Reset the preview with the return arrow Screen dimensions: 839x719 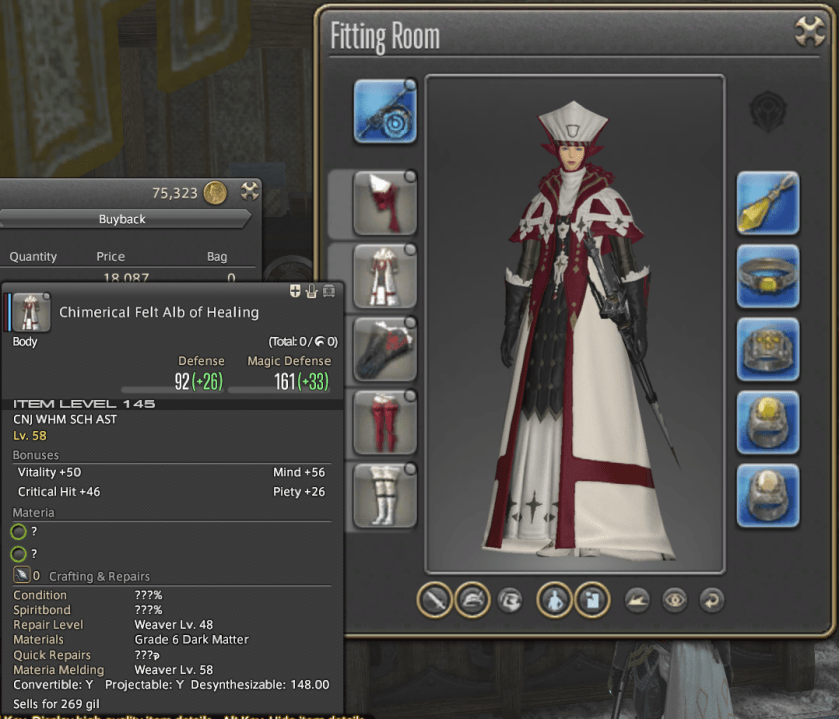tap(711, 600)
